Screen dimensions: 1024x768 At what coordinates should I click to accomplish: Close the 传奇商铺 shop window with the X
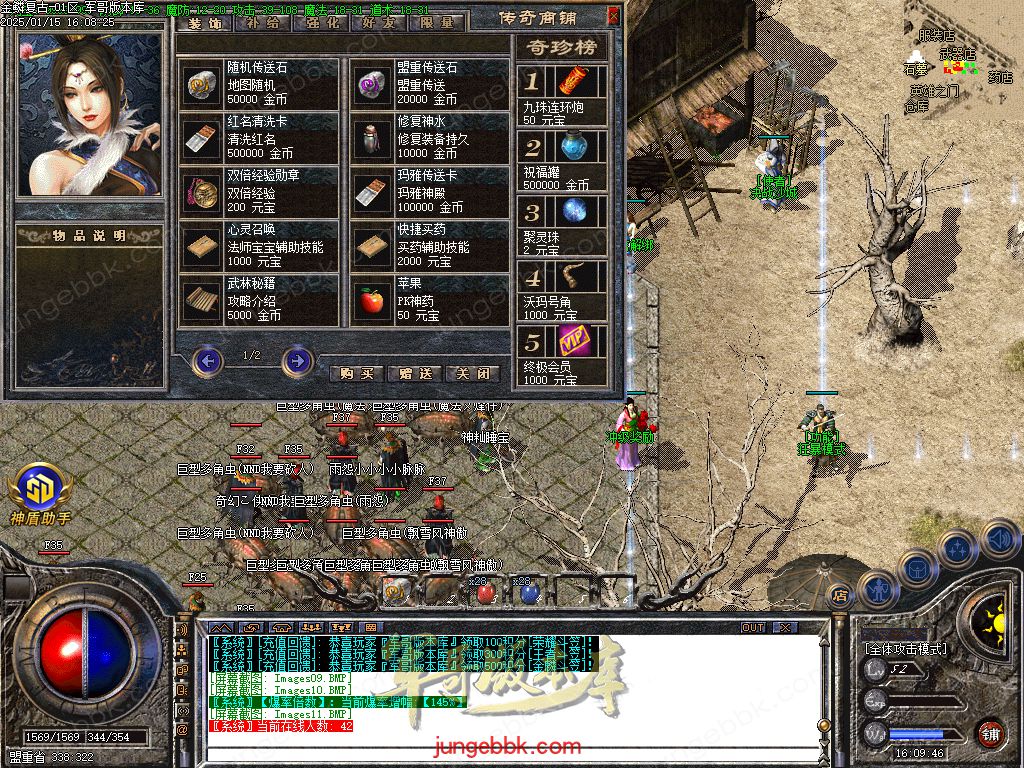click(613, 17)
